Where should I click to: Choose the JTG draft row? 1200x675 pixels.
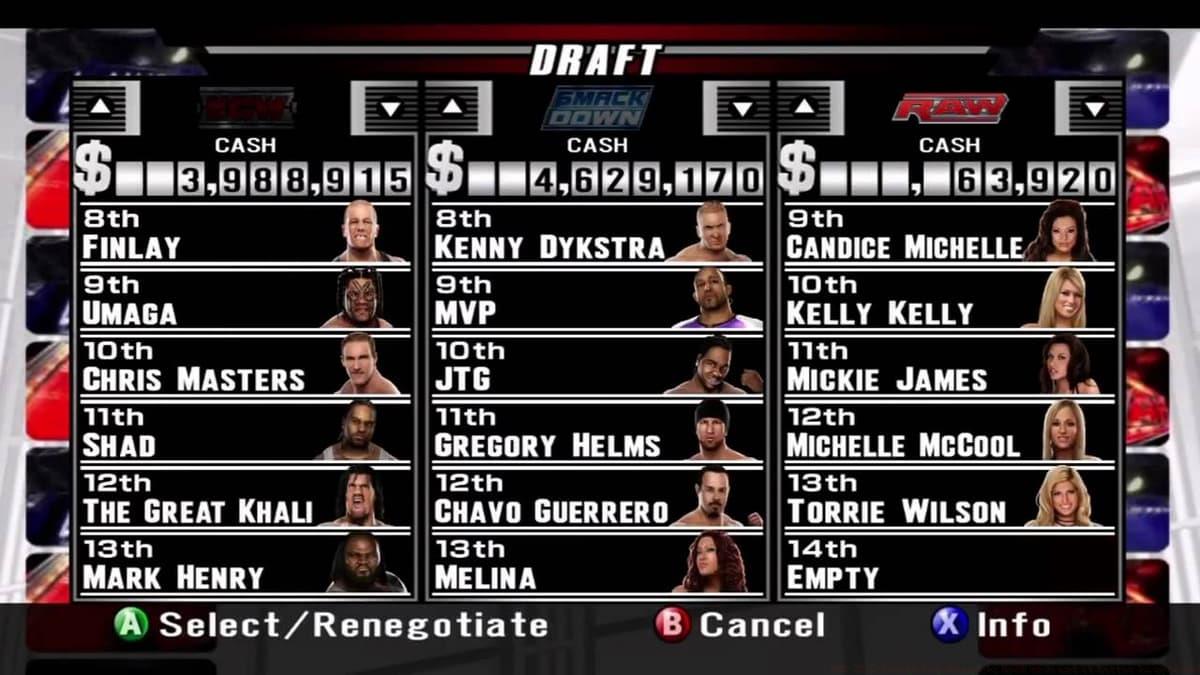pyautogui.click(x=596, y=365)
